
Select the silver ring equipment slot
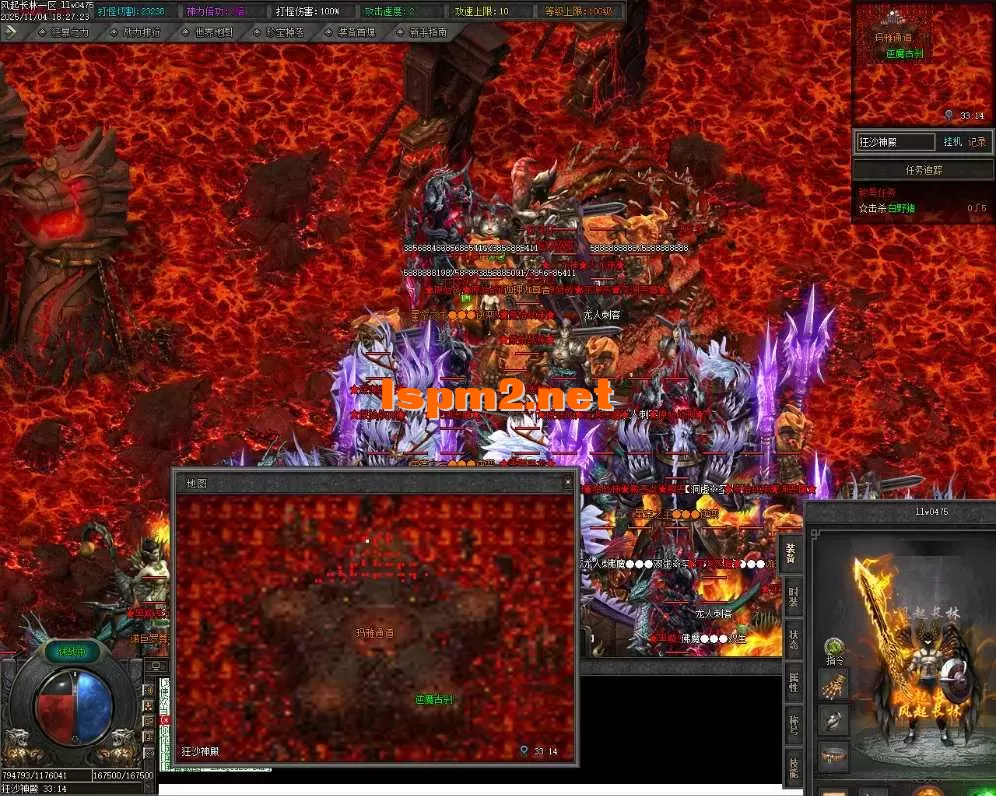[832, 721]
